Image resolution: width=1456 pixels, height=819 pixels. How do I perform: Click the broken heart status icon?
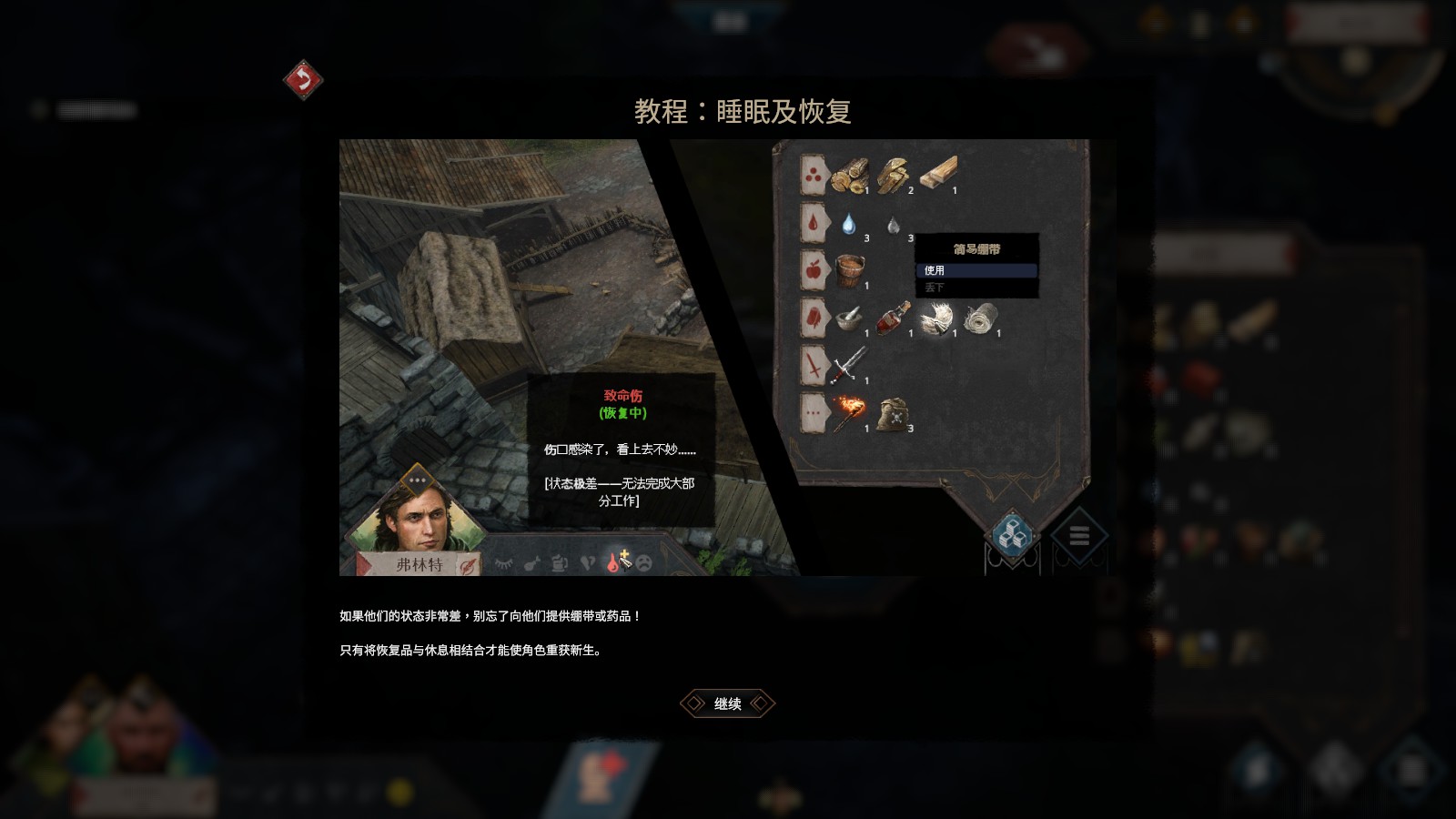[x=590, y=562]
